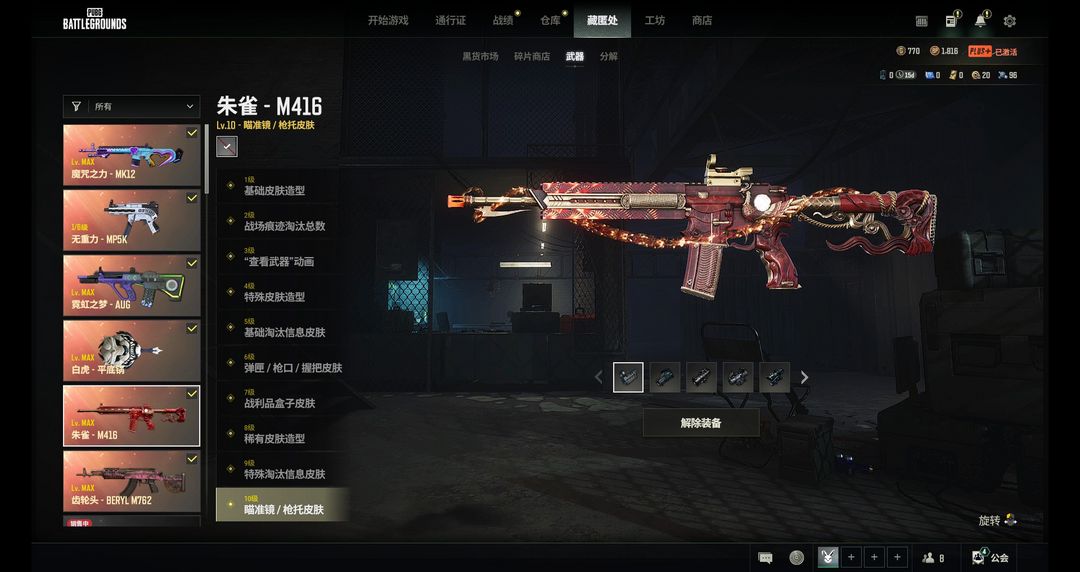
Task: Choose the 无重力 - MP5K skin
Action: coord(131,219)
